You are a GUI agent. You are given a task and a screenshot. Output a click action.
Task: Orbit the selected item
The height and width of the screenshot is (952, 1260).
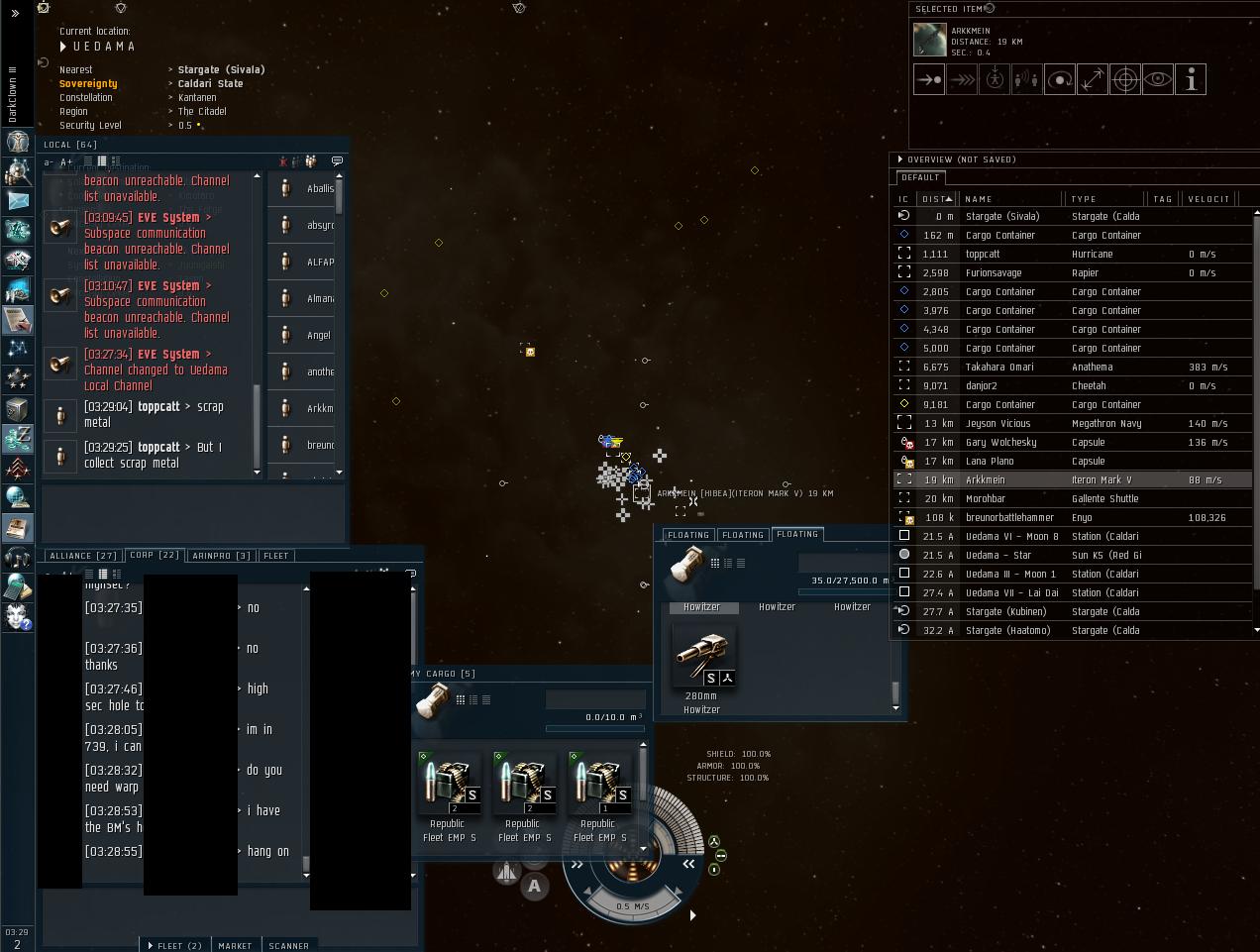coord(1060,79)
